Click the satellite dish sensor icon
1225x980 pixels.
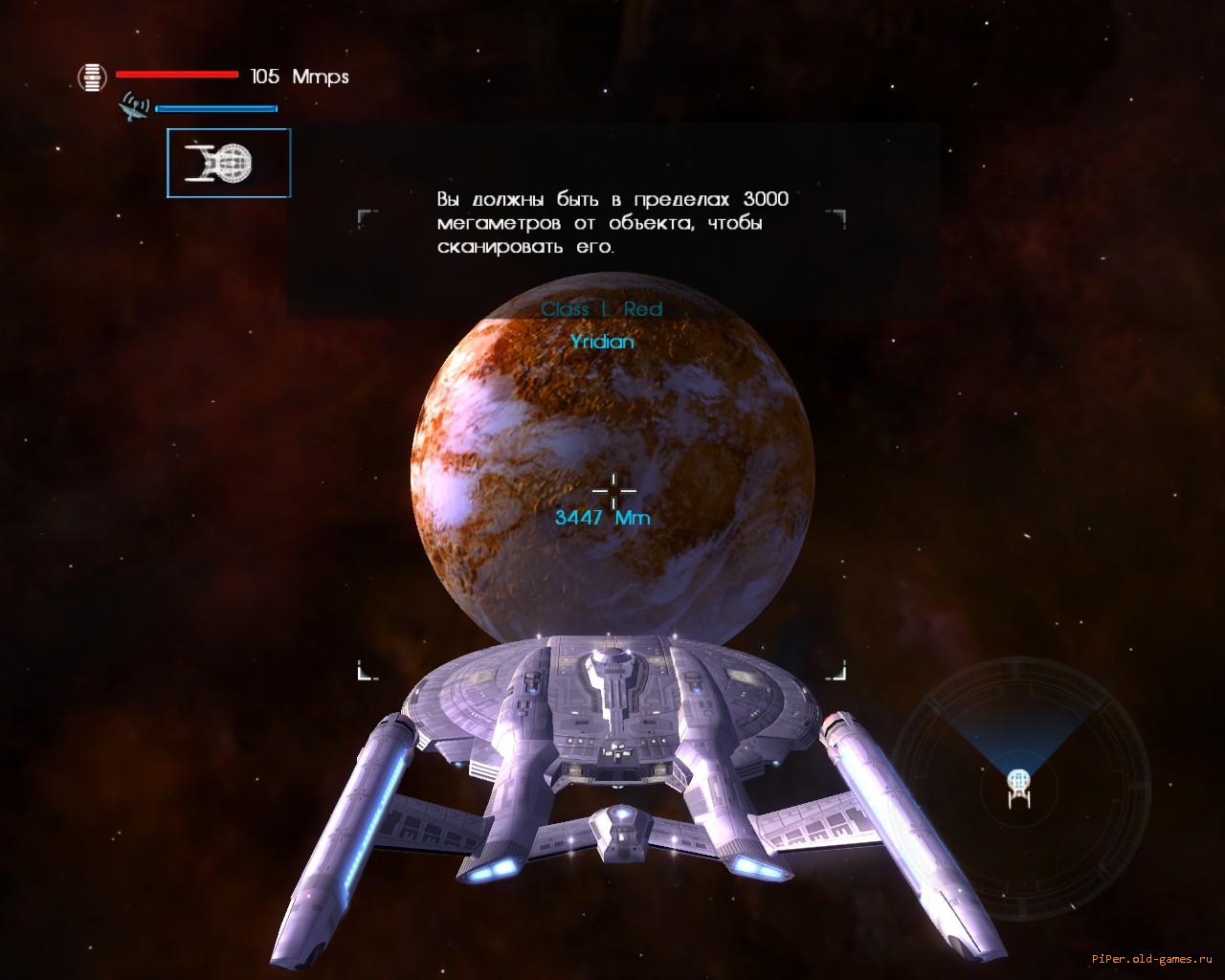tap(135, 106)
